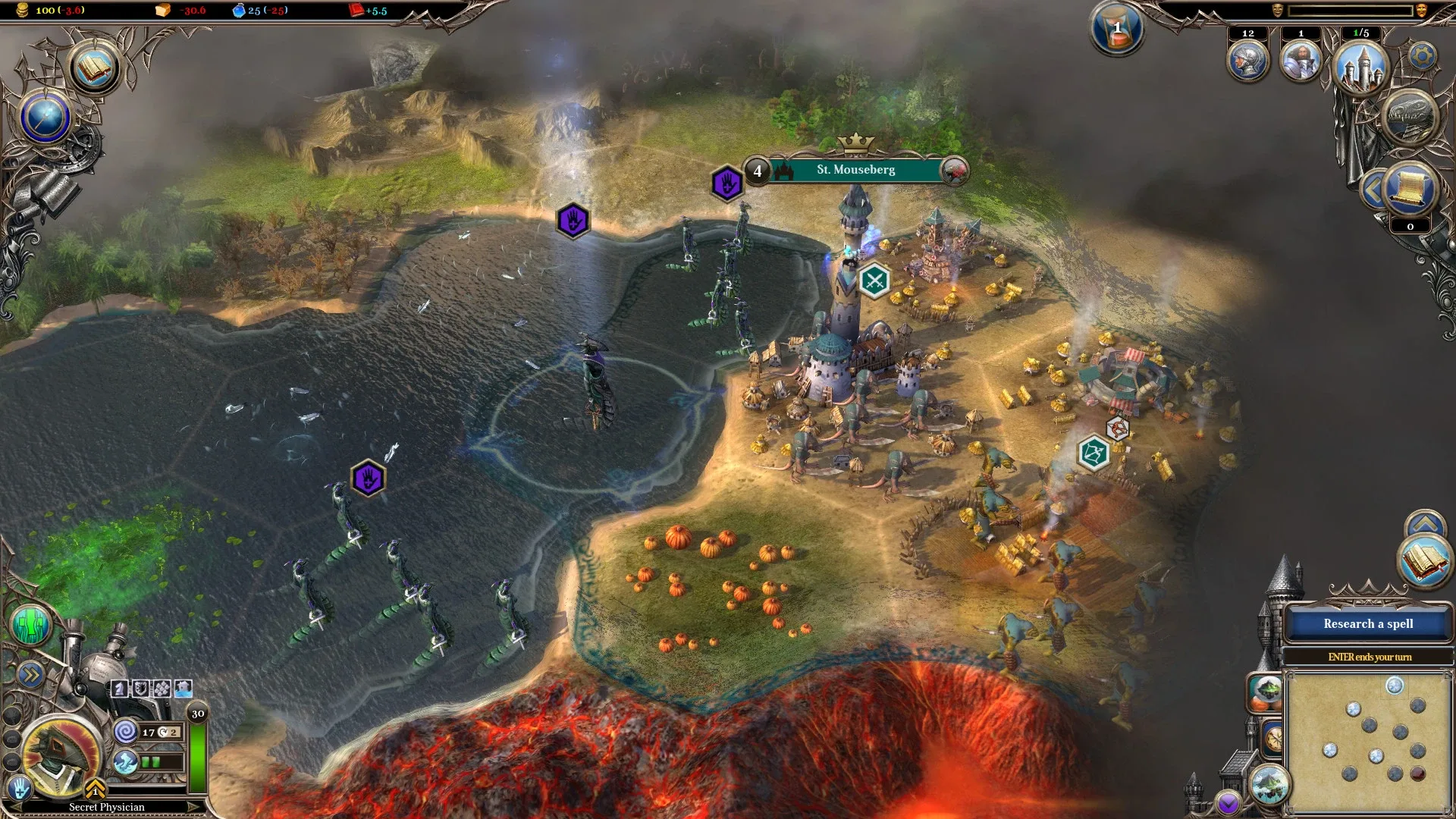
Task: Click the double-chevron skip unit button
Action: [30, 675]
